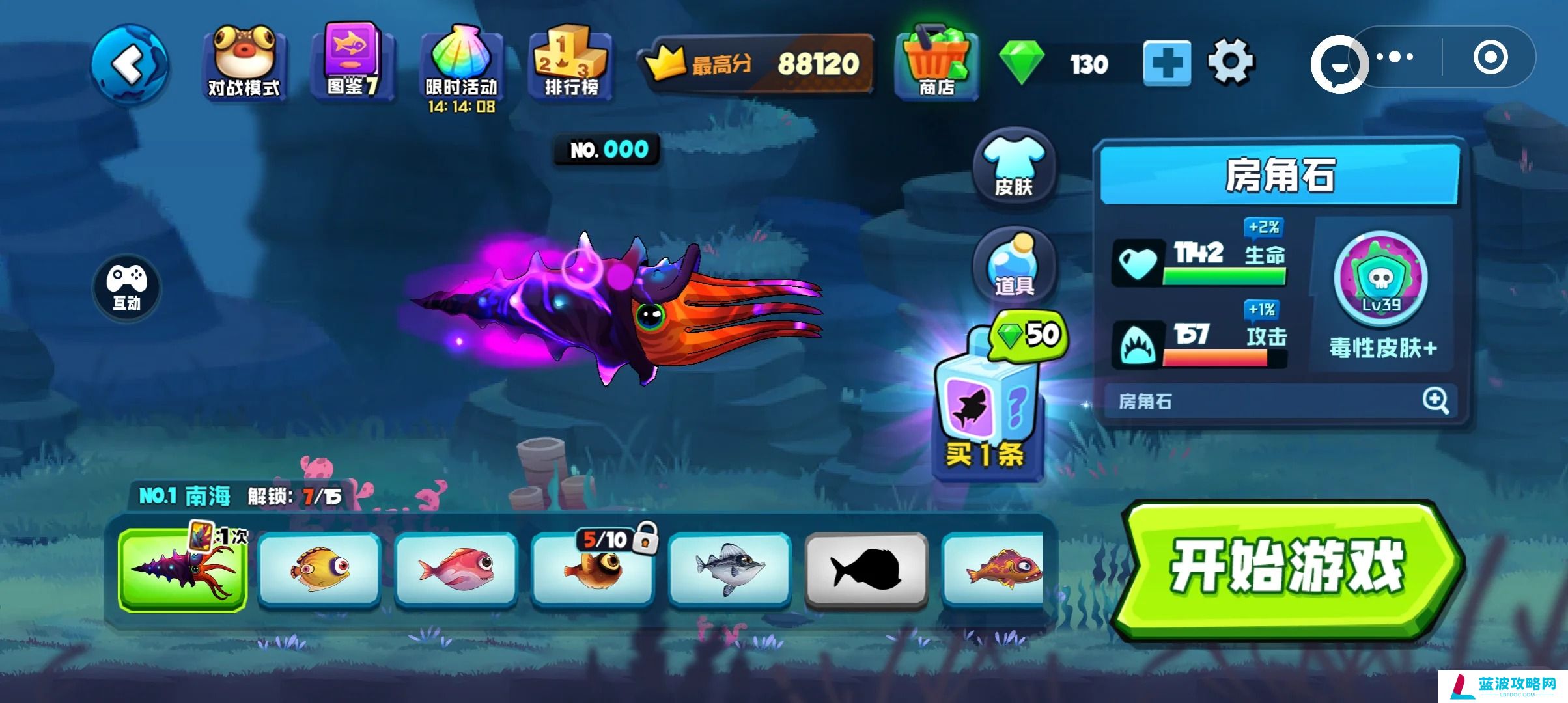Select the locked 5/10 pufferfish tile
The image size is (1568, 703).
[593, 570]
